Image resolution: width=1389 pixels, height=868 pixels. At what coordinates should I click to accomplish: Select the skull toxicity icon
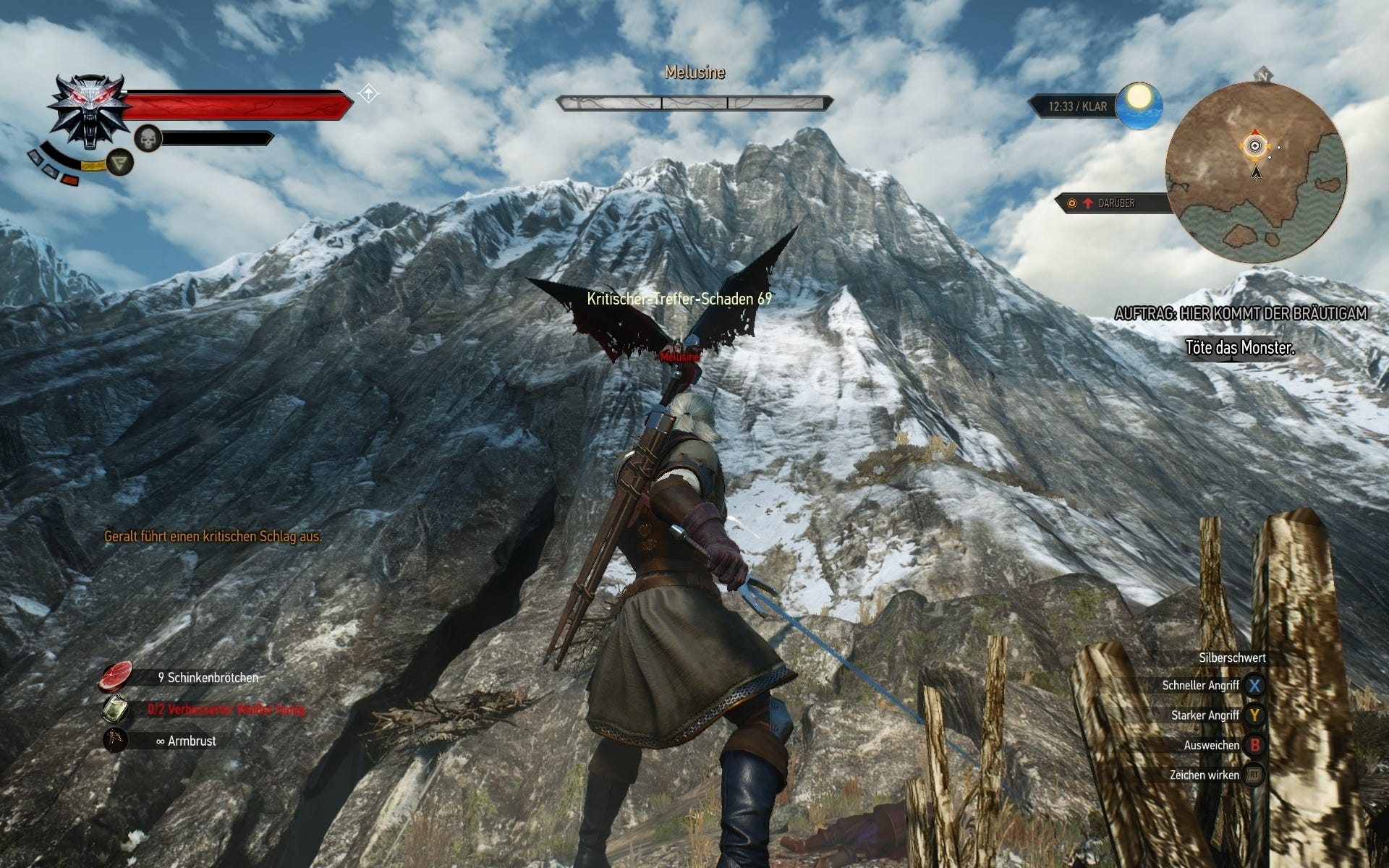pos(148,139)
